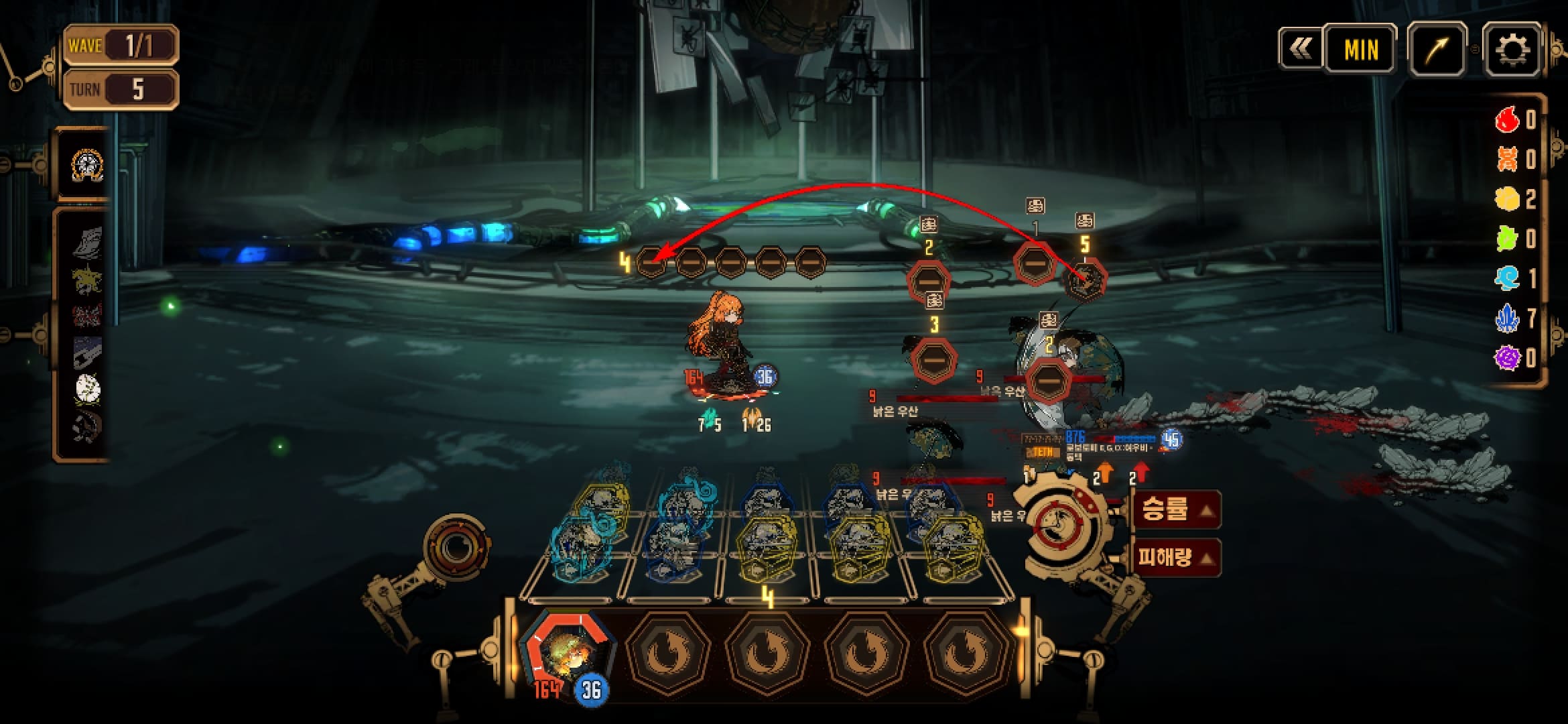Collapse the panel with the double-chevron button
Screen dimensions: 1568x724
point(1300,48)
